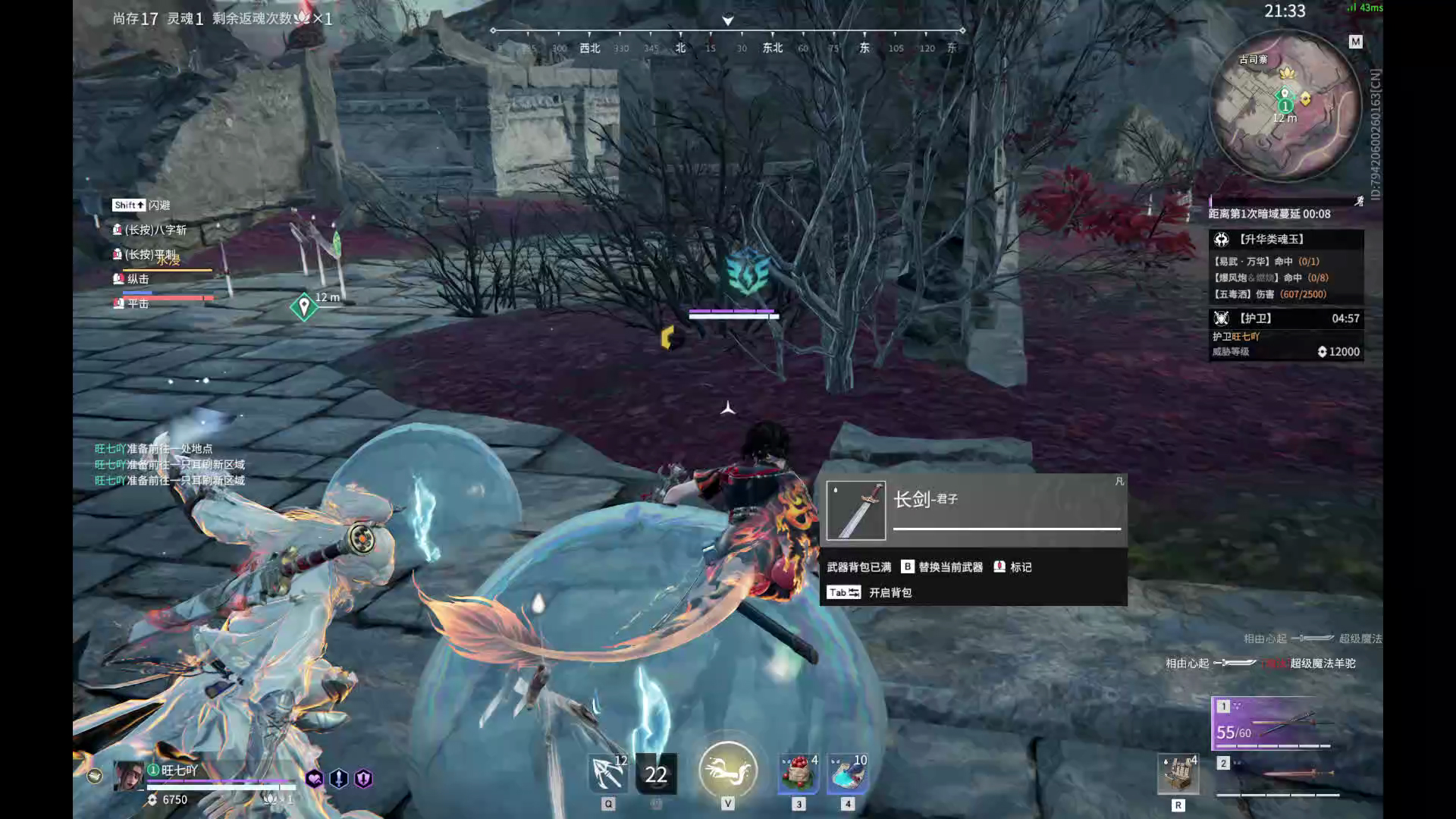Viewport: 1456px width, 819px height.
Task: Open the 升华类魂玉 quest tracker
Action: point(1285,240)
